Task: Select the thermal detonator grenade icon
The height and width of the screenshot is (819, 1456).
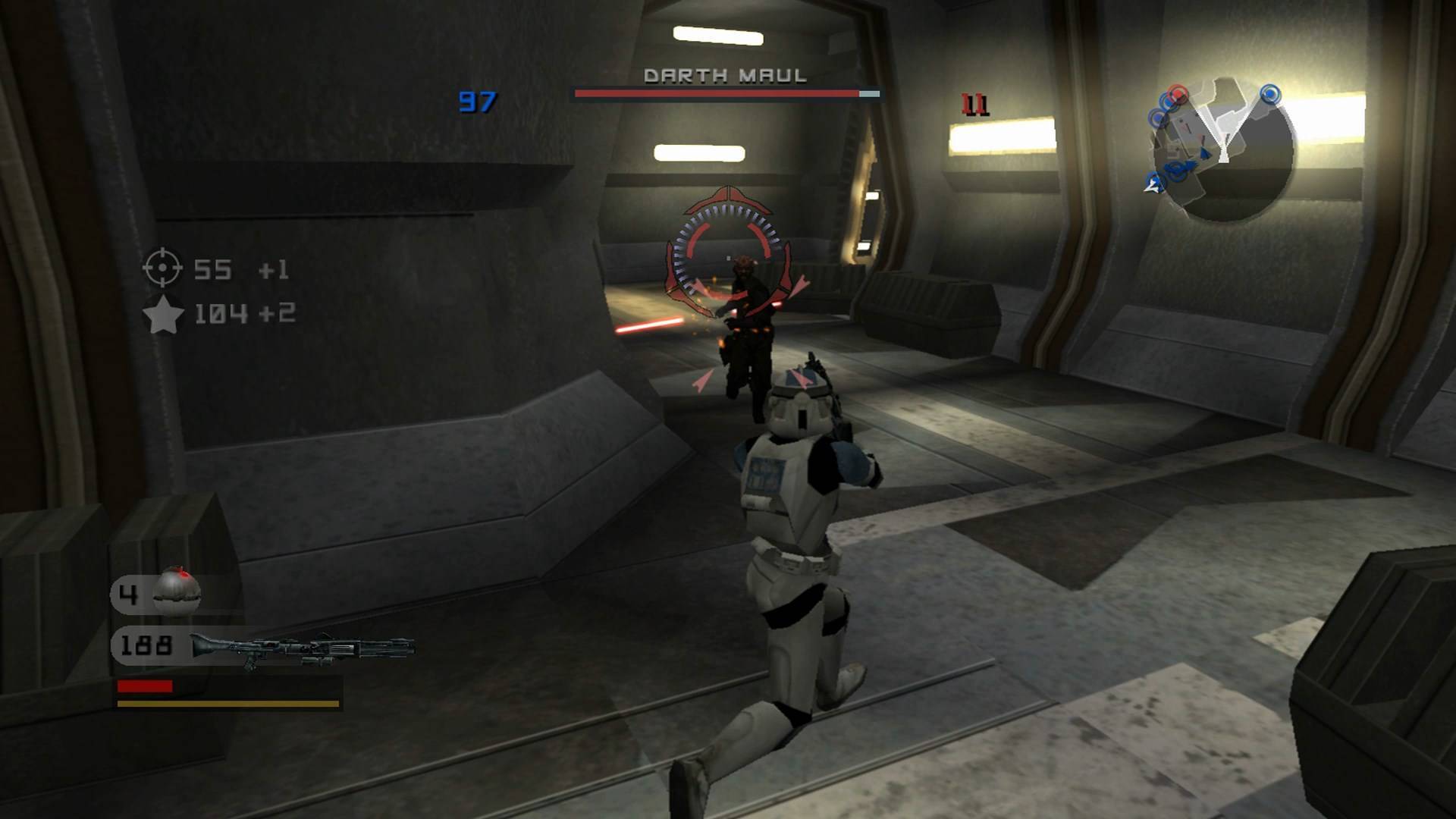Action: pos(177,592)
